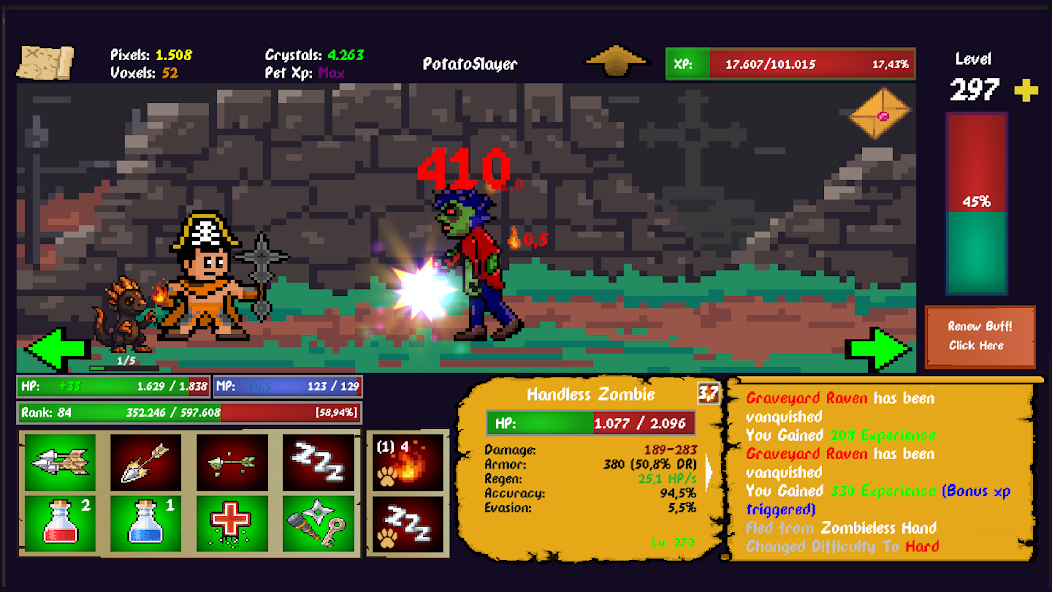Use the green poison arrow skill
Viewport: 1052px width, 592px height.
[x=232, y=461]
